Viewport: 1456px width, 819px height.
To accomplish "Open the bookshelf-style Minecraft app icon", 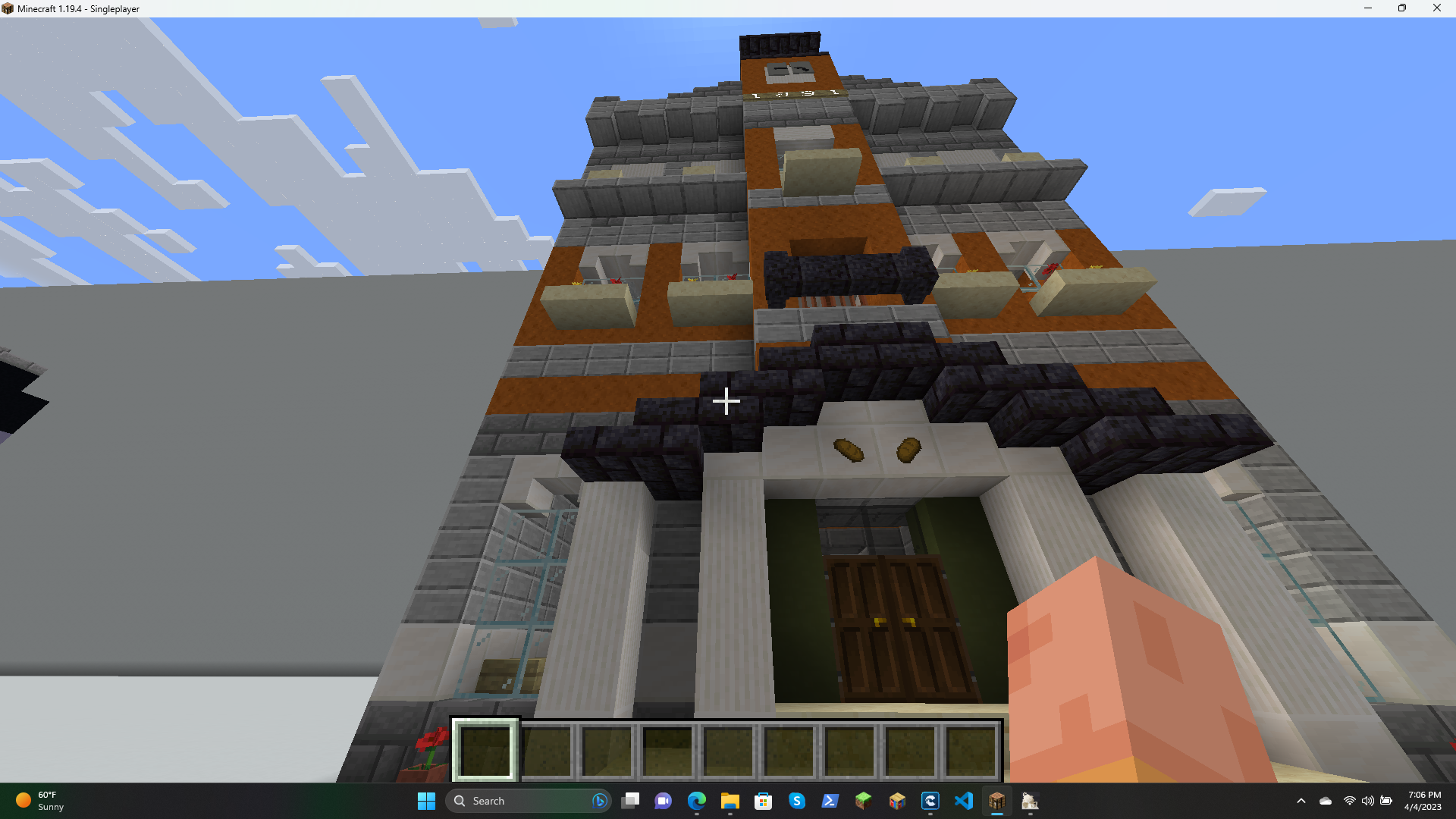I will tap(897, 802).
